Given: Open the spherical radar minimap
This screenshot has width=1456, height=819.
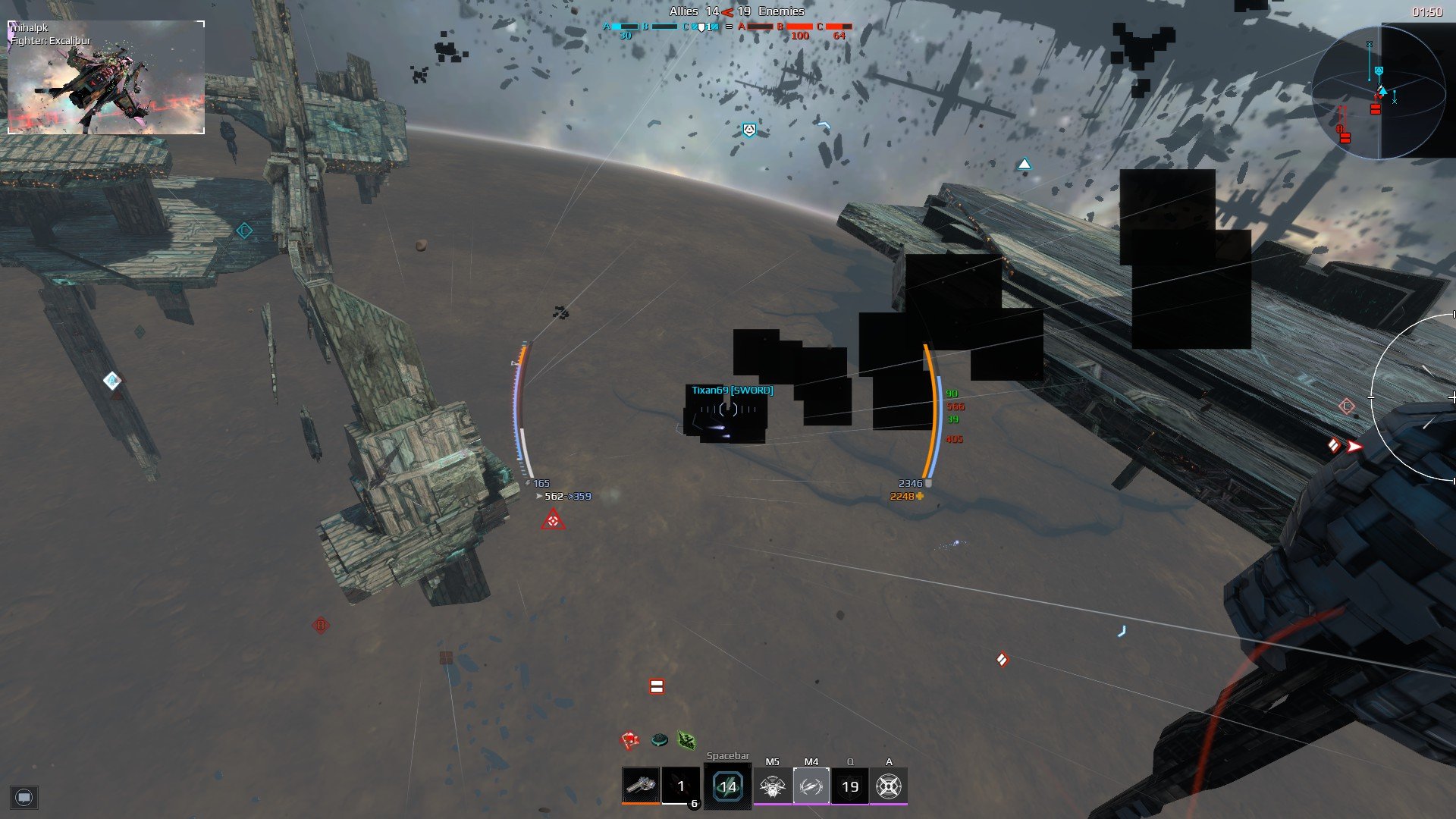Looking at the screenshot, I should tap(1378, 93).
